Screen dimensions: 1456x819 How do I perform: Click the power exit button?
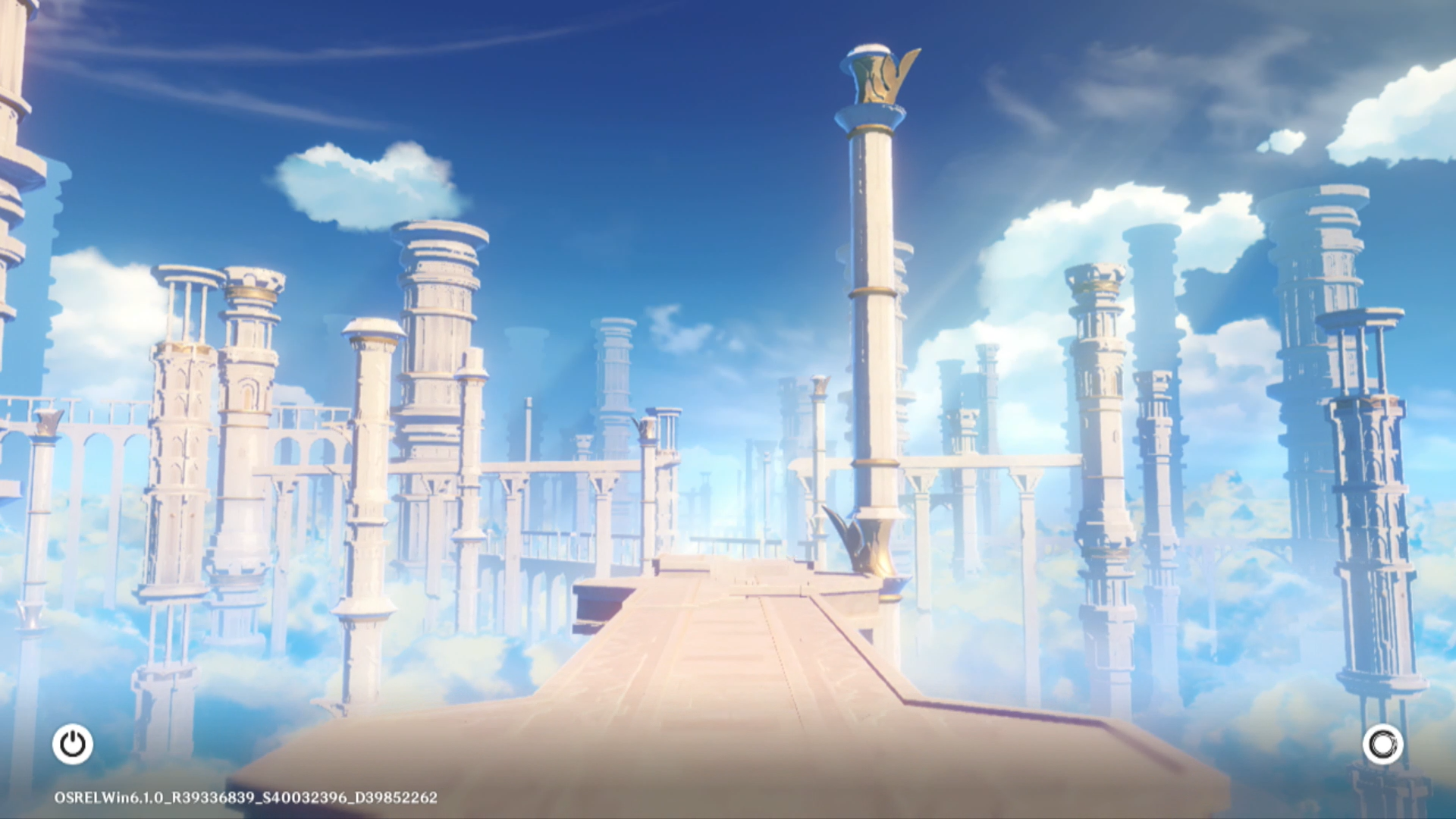click(x=73, y=744)
